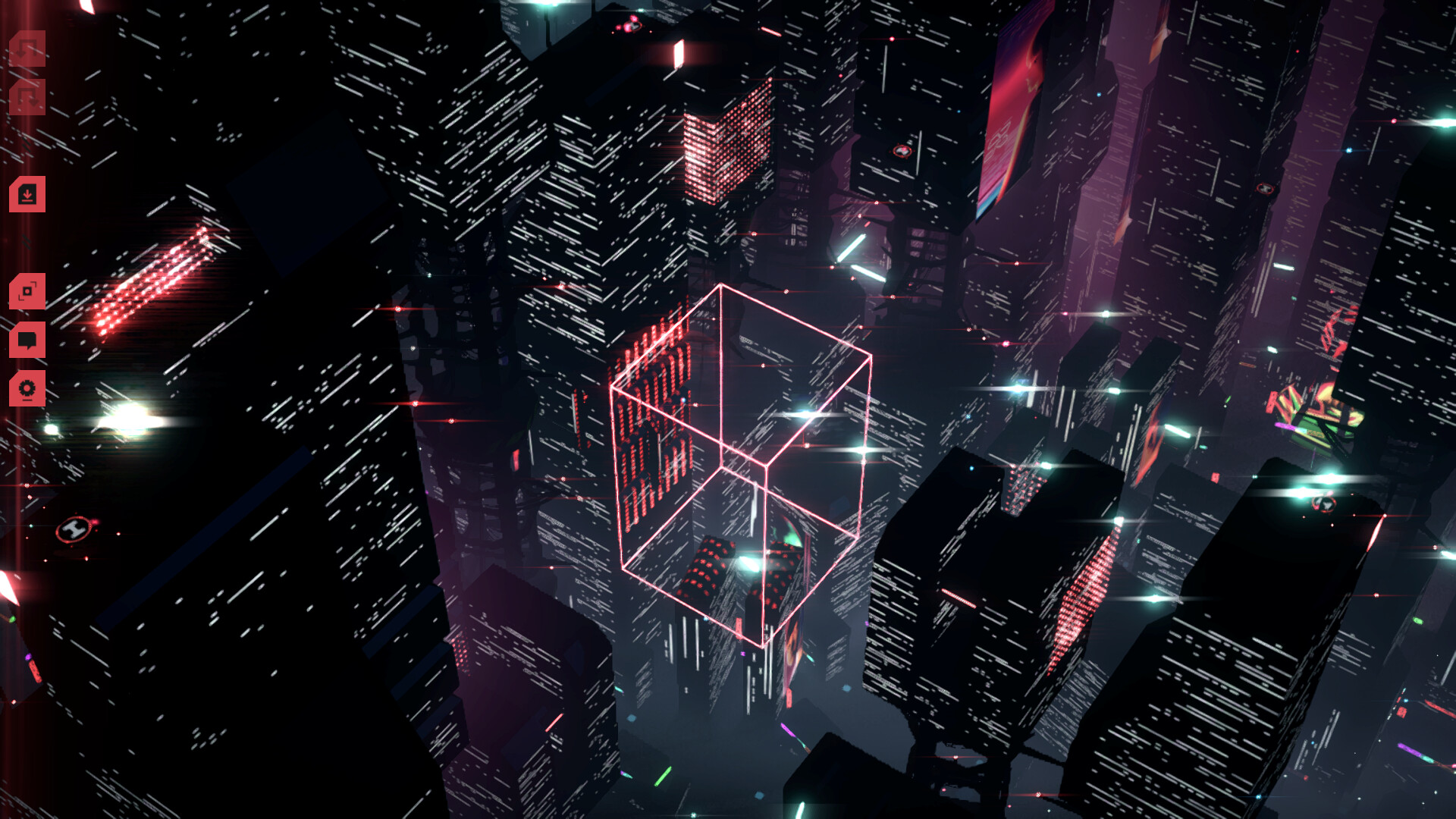Image resolution: width=1456 pixels, height=819 pixels.
Task: Open the Settings gear icon
Action: [27, 388]
